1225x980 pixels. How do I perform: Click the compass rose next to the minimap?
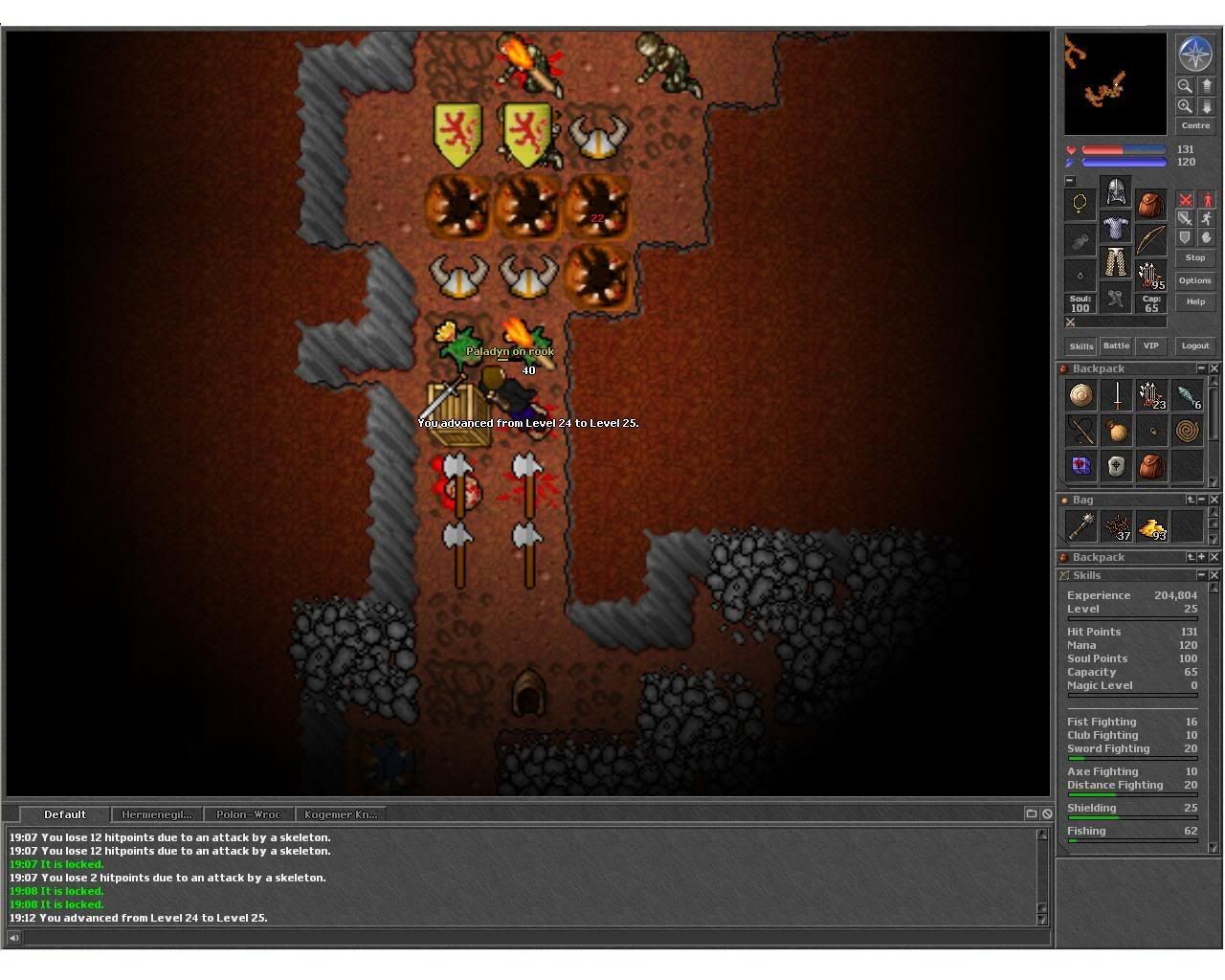pos(1195,55)
